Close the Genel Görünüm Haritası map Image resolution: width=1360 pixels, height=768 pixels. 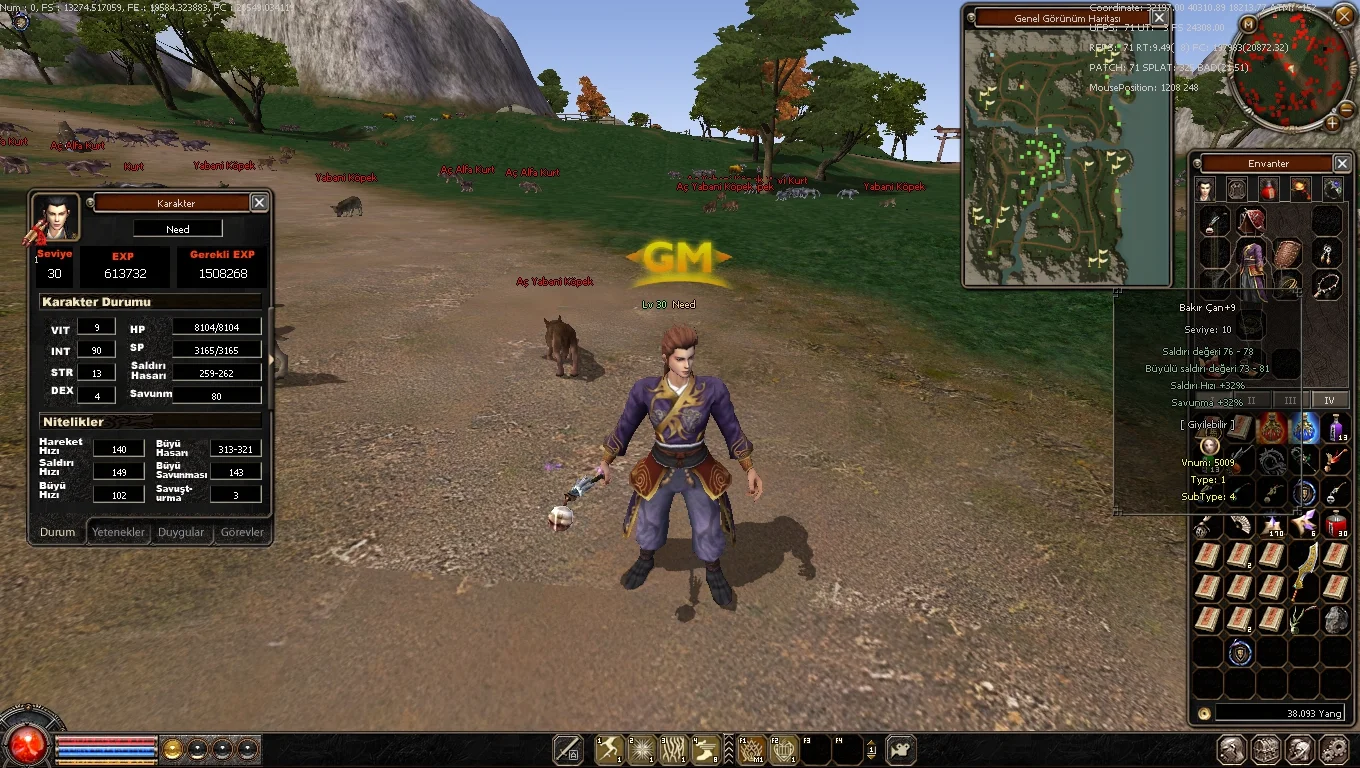click(1159, 17)
